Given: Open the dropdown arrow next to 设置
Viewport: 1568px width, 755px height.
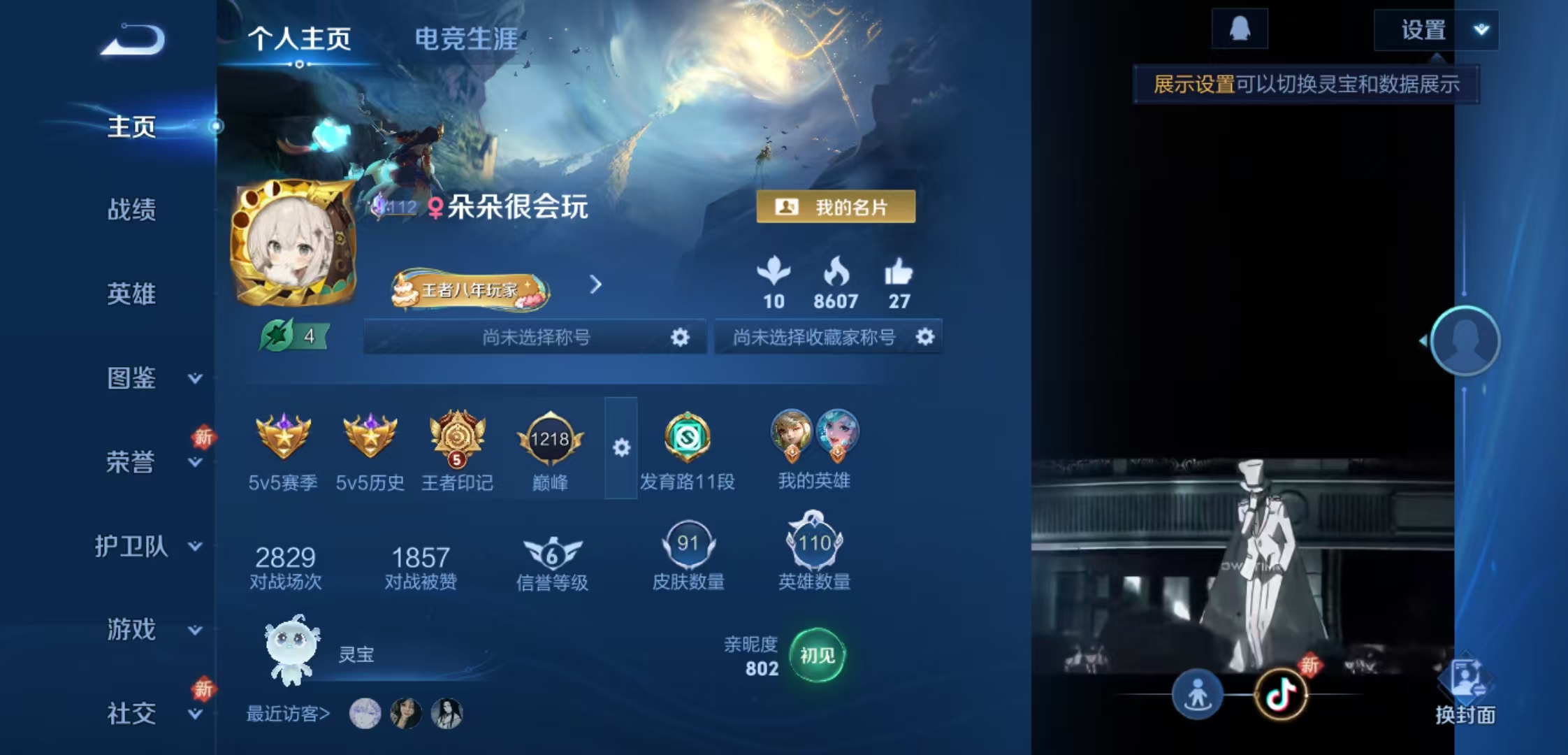Looking at the screenshot, I should (1481, 29).
